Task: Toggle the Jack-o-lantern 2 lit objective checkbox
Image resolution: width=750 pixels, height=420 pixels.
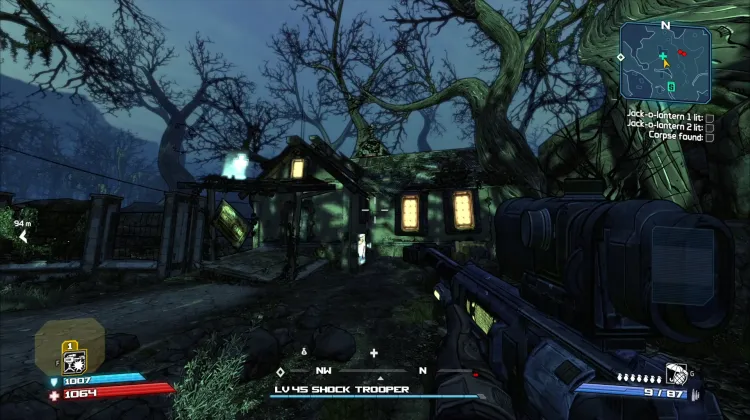Action: click(709, 128)
